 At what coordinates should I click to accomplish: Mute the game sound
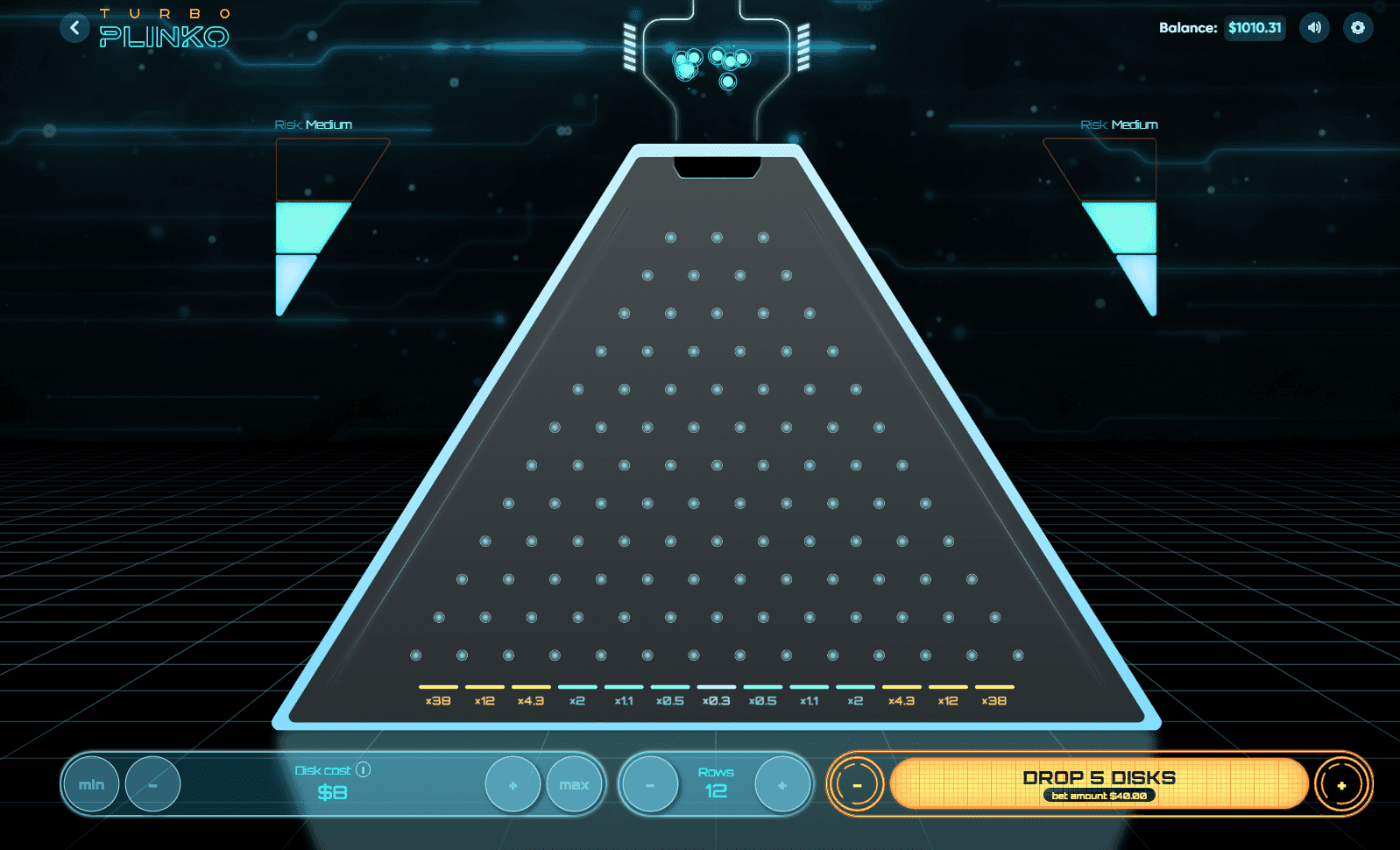coord(1313,27)
